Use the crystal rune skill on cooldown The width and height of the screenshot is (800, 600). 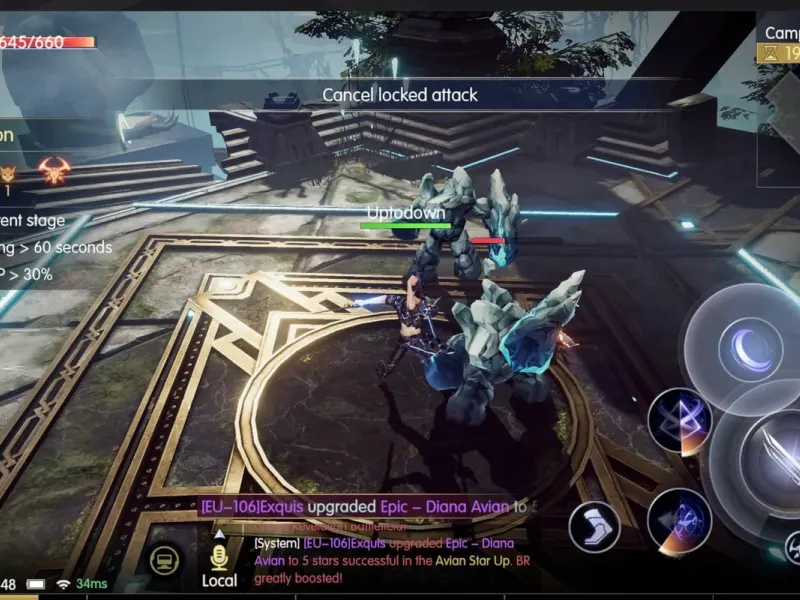pos(680,420)
